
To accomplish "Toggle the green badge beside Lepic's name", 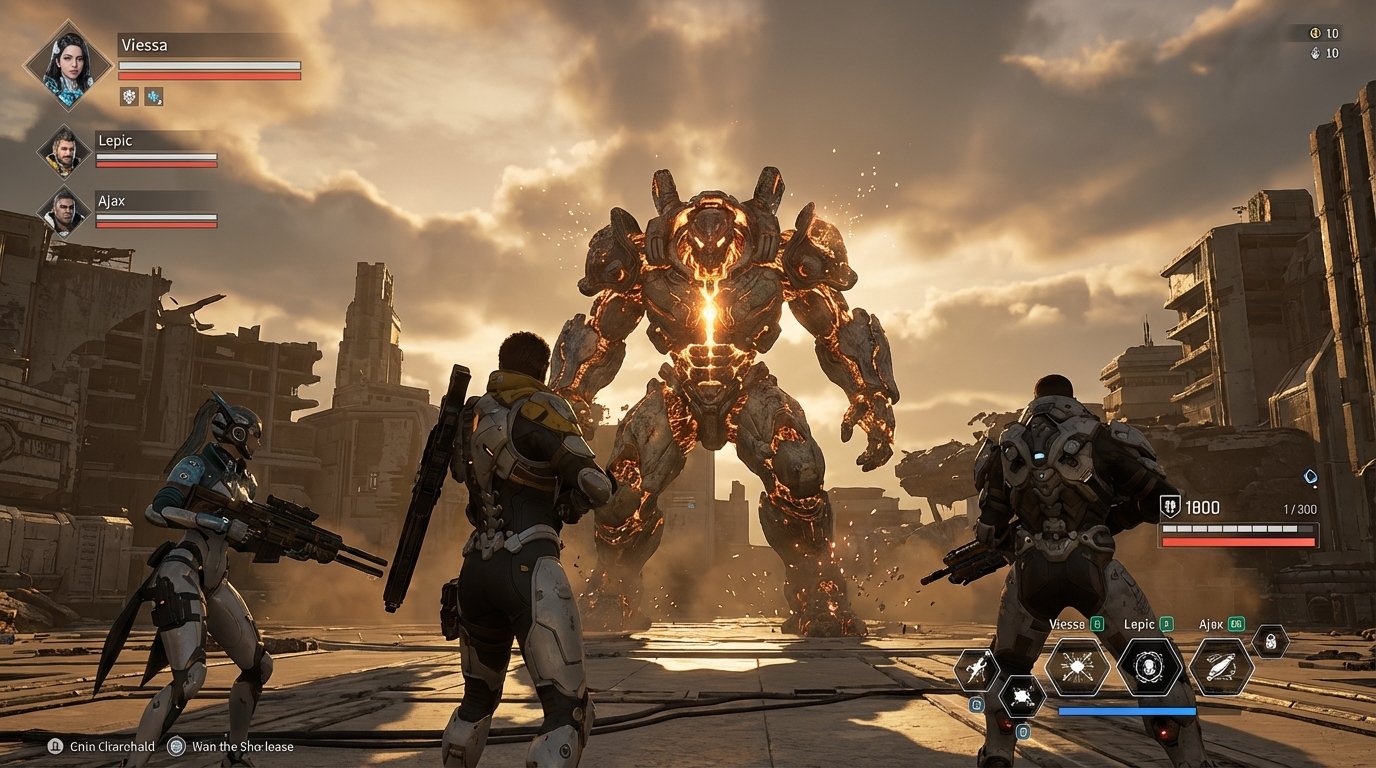I will coord(1166,623).
